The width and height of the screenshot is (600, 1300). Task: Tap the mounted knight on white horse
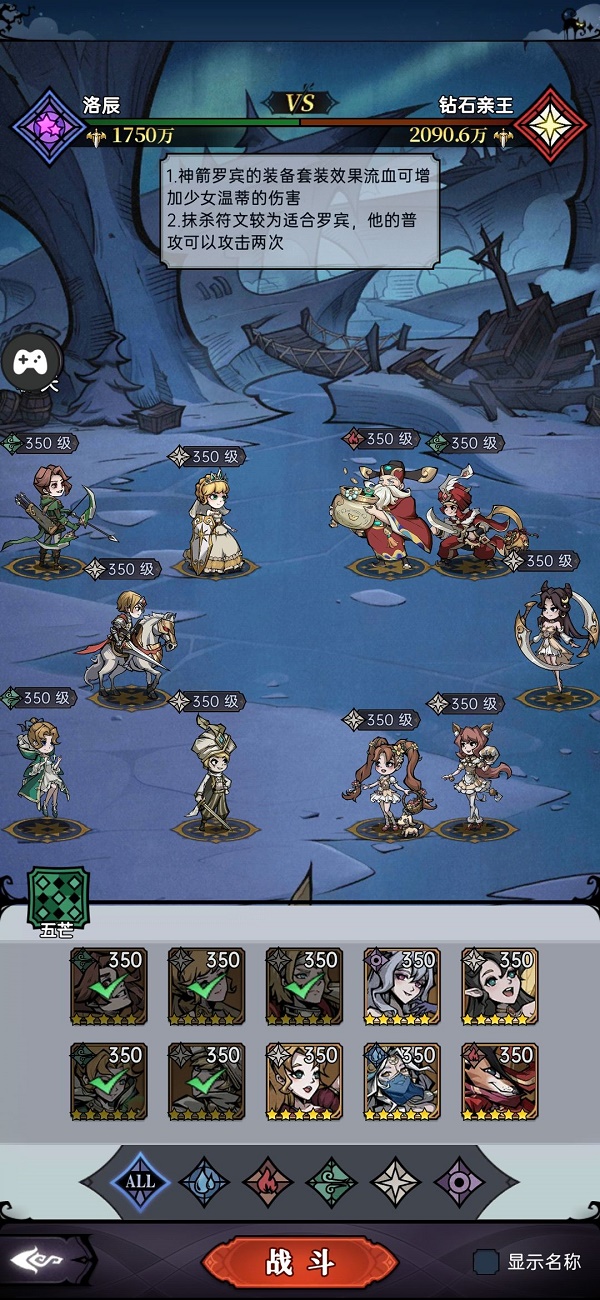point(127,645)
